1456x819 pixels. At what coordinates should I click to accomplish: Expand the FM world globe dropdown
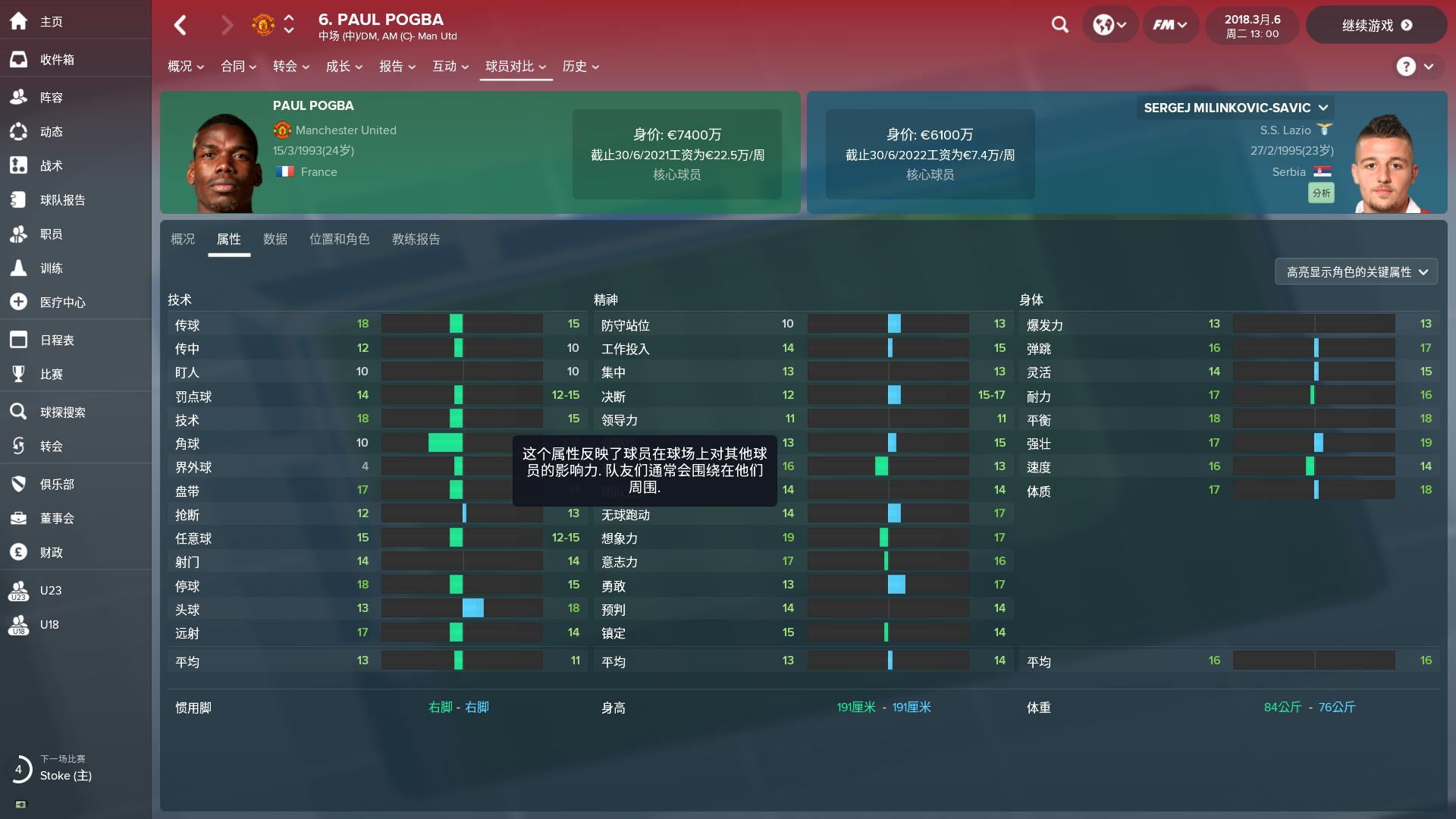(x=1109, y=24)
